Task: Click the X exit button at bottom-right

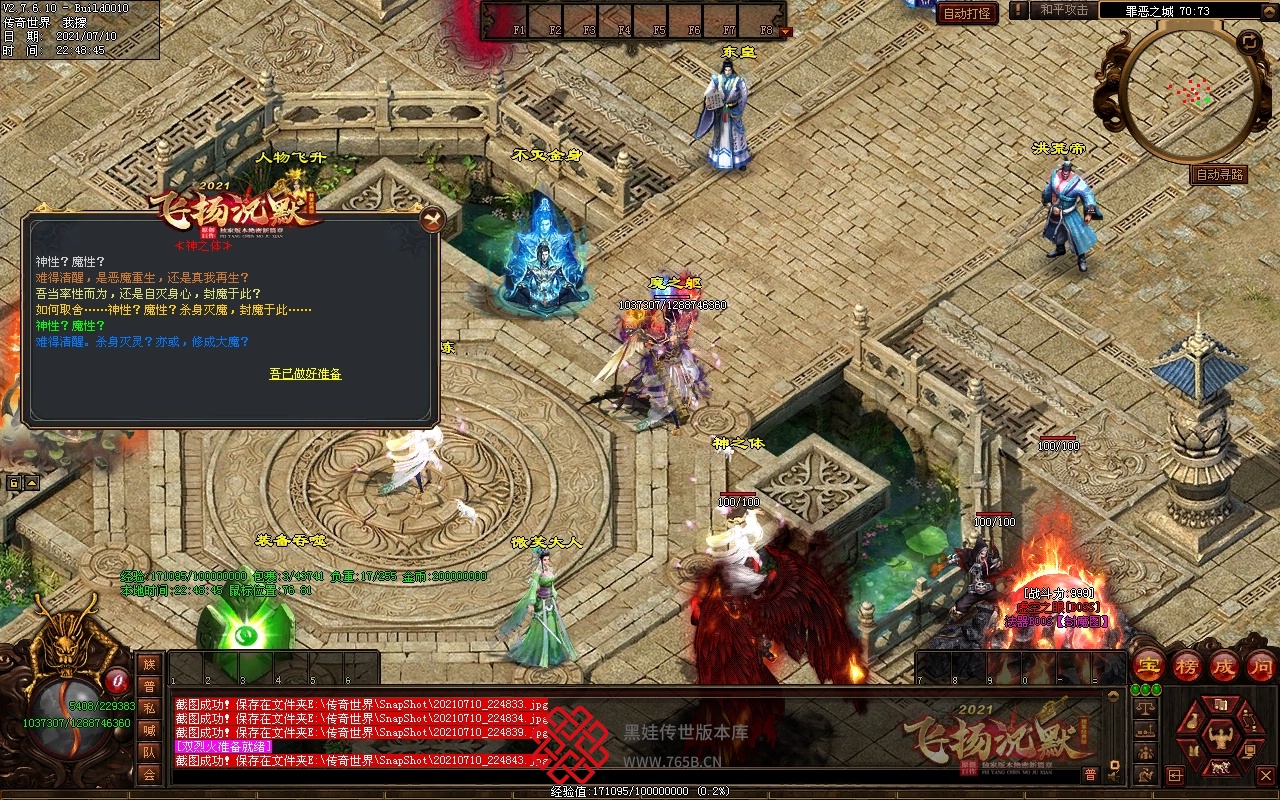Action: [x=1266, y=775]
